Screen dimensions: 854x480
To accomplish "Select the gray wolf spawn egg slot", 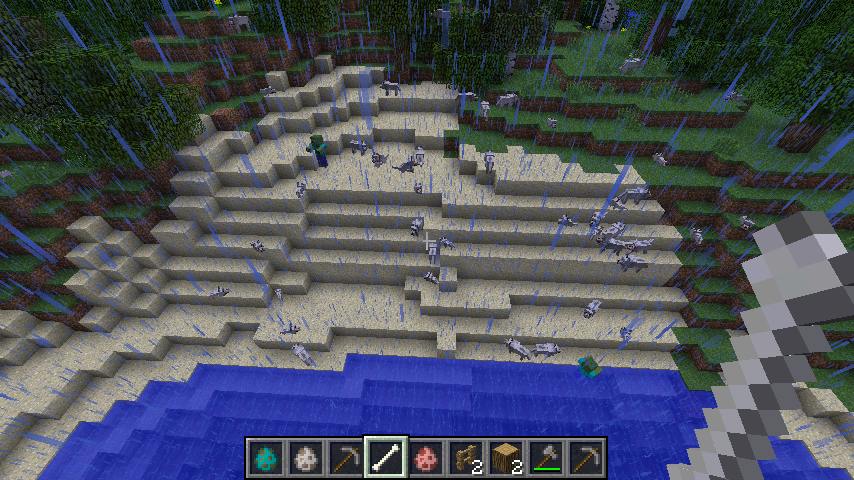I will (x=305, y=457).
